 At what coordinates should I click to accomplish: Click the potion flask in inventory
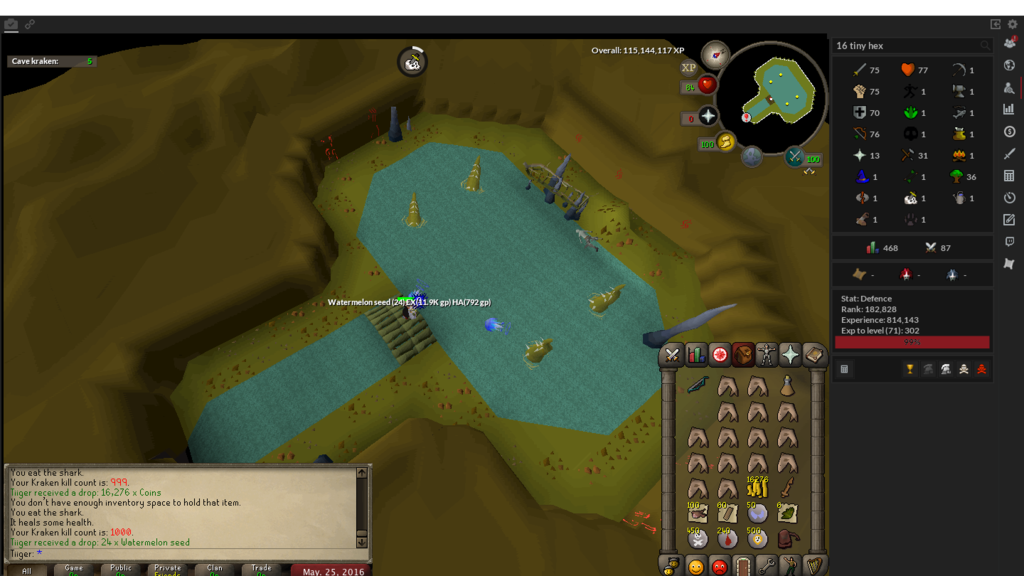[788, 385]
